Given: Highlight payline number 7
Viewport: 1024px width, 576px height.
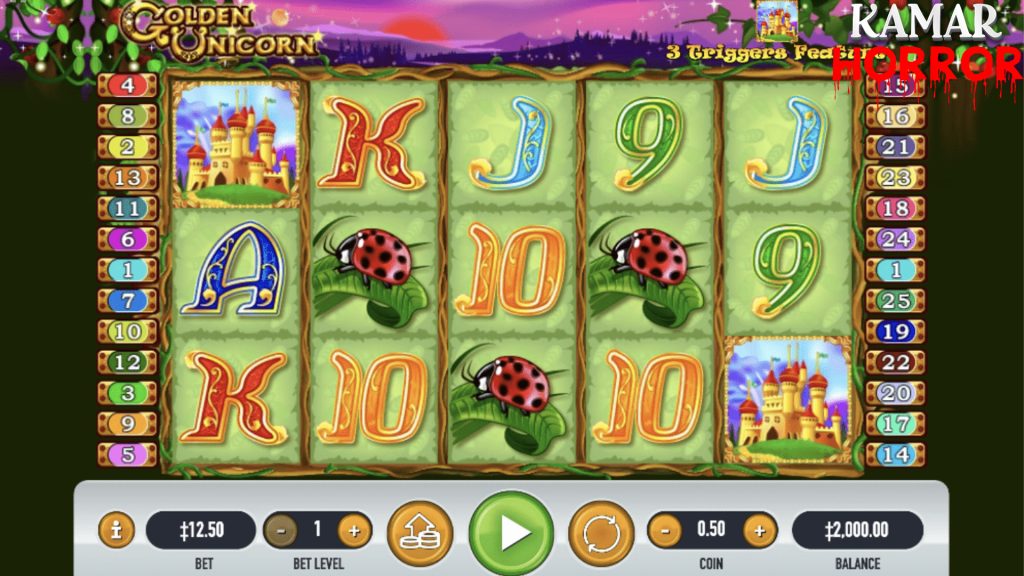Looking at the screenshot, I should [128, 301].
